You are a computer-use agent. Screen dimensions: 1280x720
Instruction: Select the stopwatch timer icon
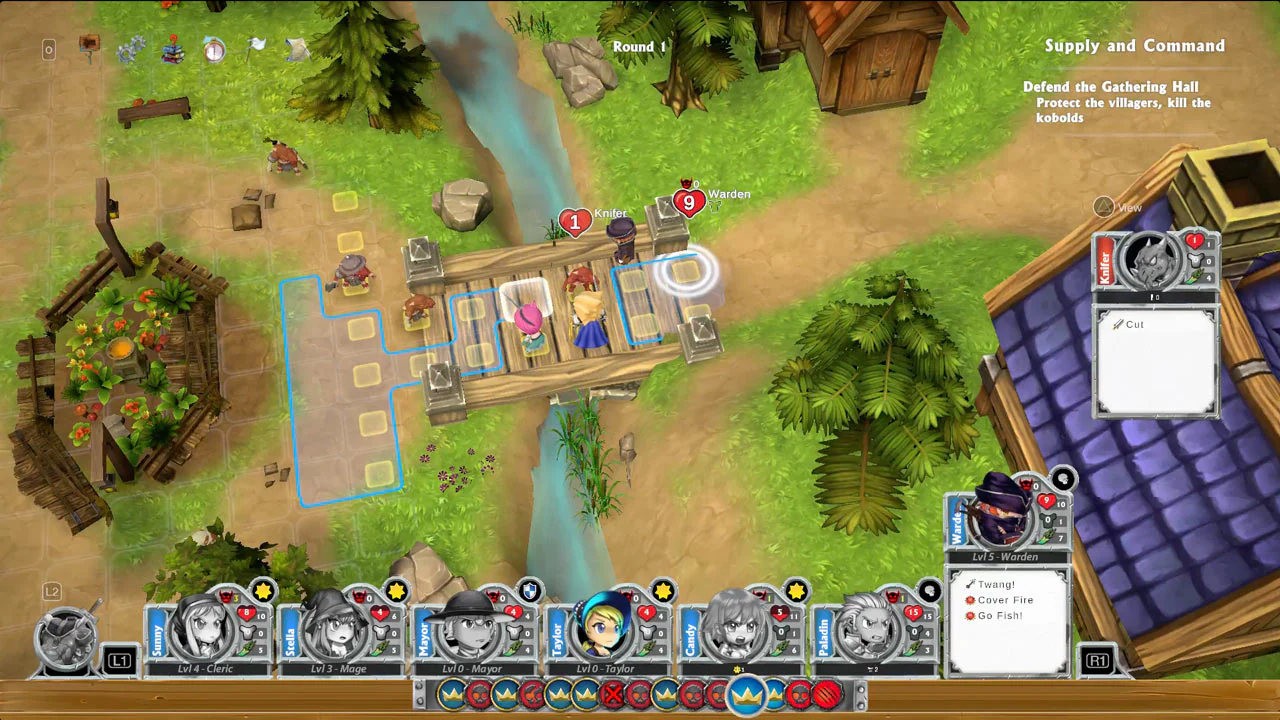tap(214, 50)
